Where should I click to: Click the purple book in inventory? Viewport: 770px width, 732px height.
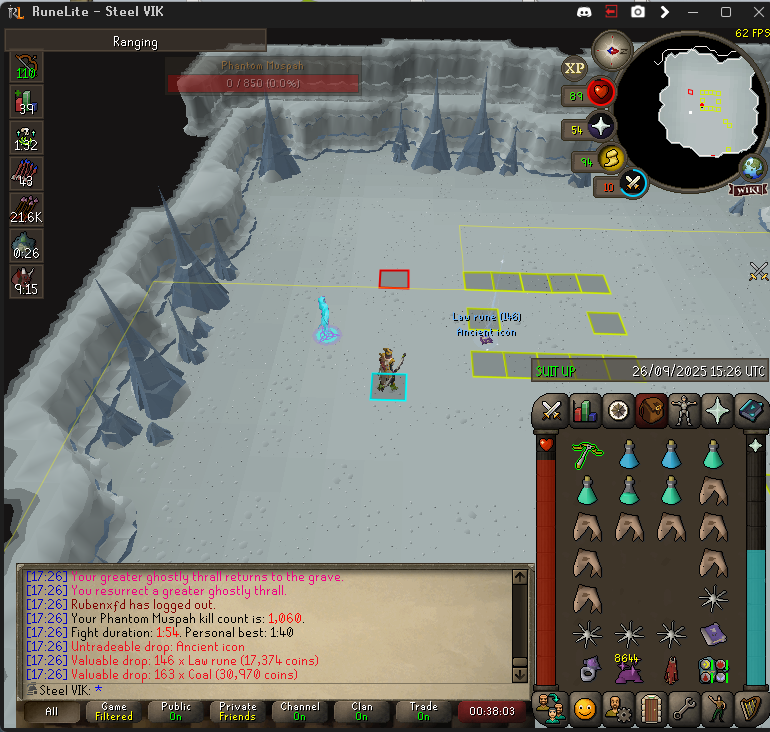tap(712, 633)
